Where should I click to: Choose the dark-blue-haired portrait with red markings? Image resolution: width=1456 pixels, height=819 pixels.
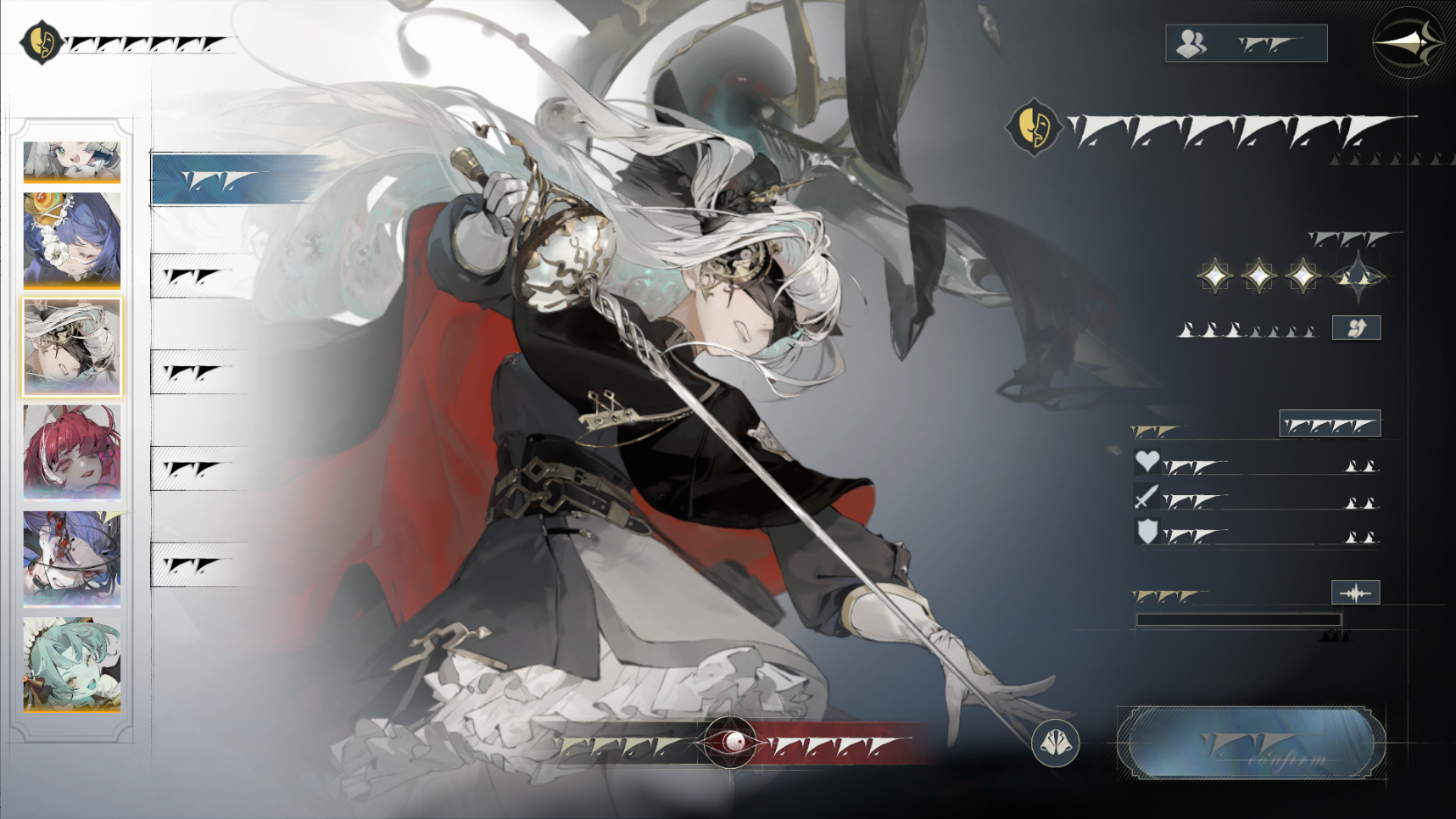click(72, 558)
